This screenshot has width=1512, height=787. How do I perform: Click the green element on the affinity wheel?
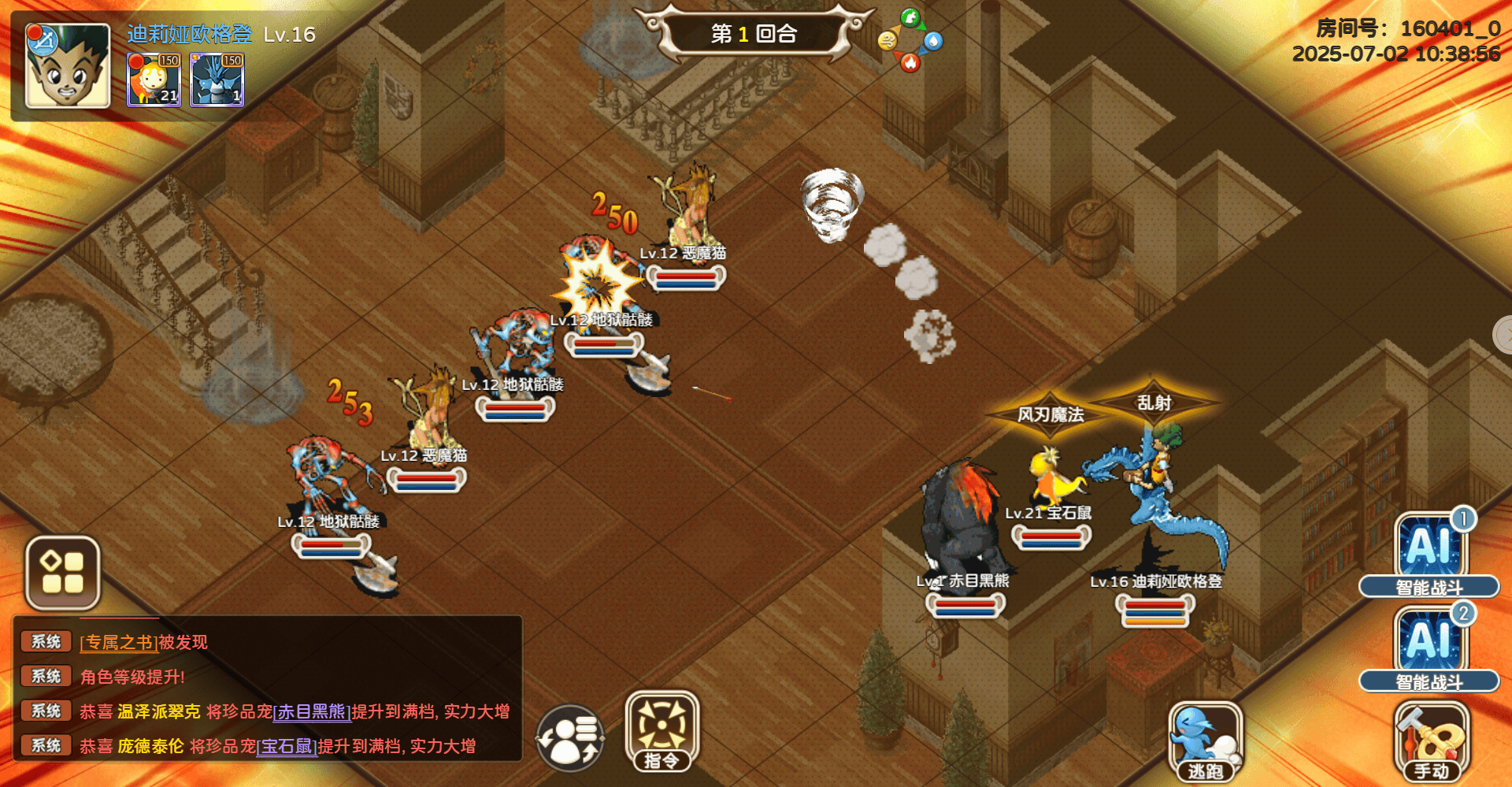911,17
